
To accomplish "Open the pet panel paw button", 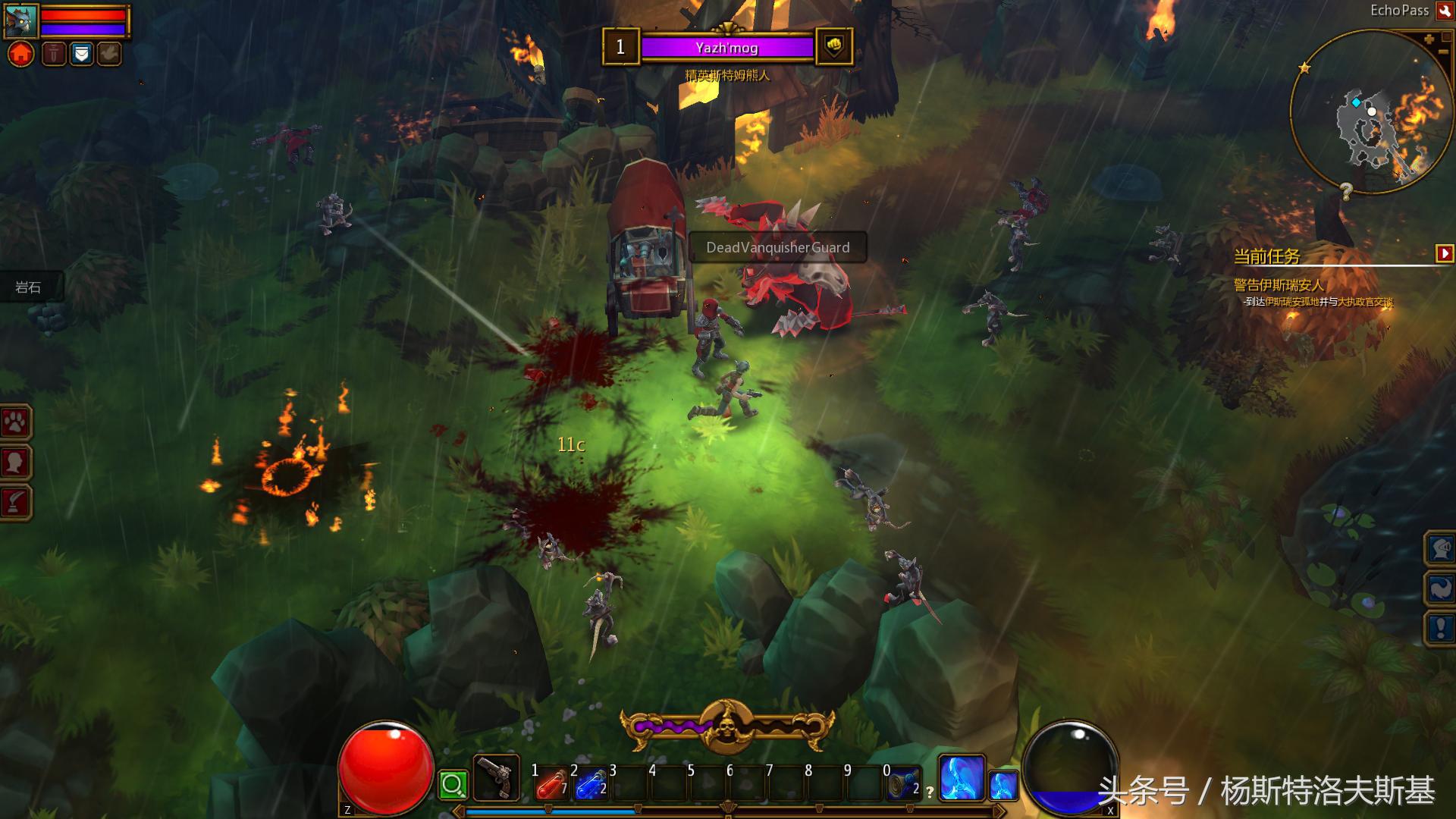I will 16,422.
